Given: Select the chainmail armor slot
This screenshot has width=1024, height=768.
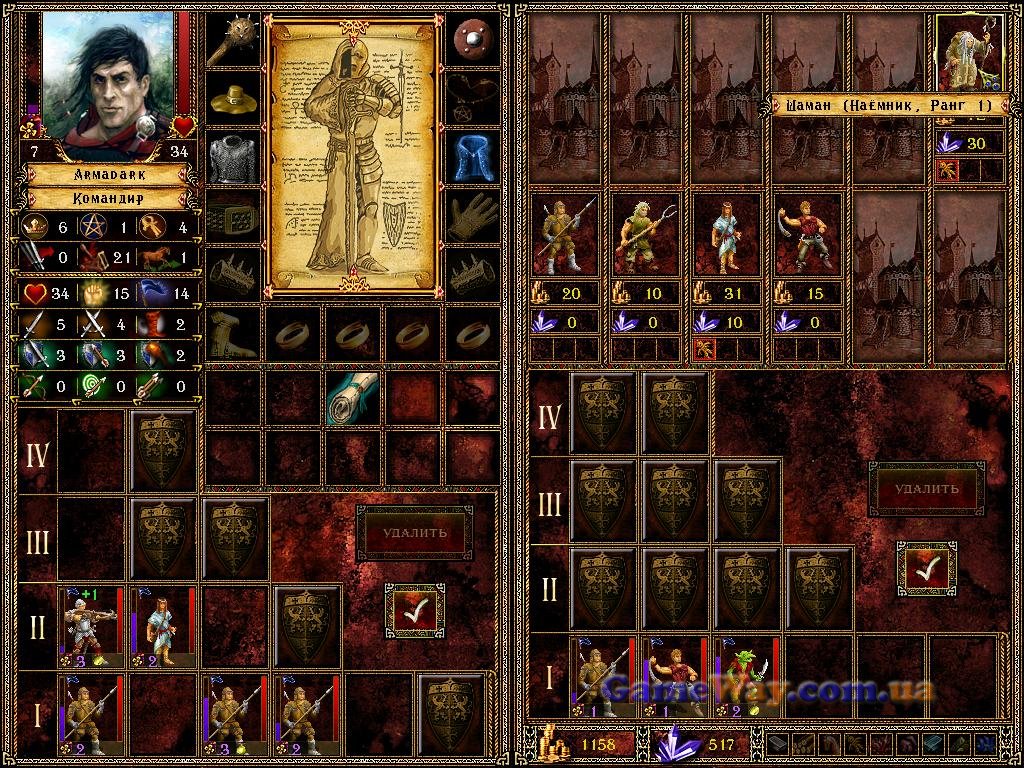Looking at the screenshot, I should click(232, 159).
